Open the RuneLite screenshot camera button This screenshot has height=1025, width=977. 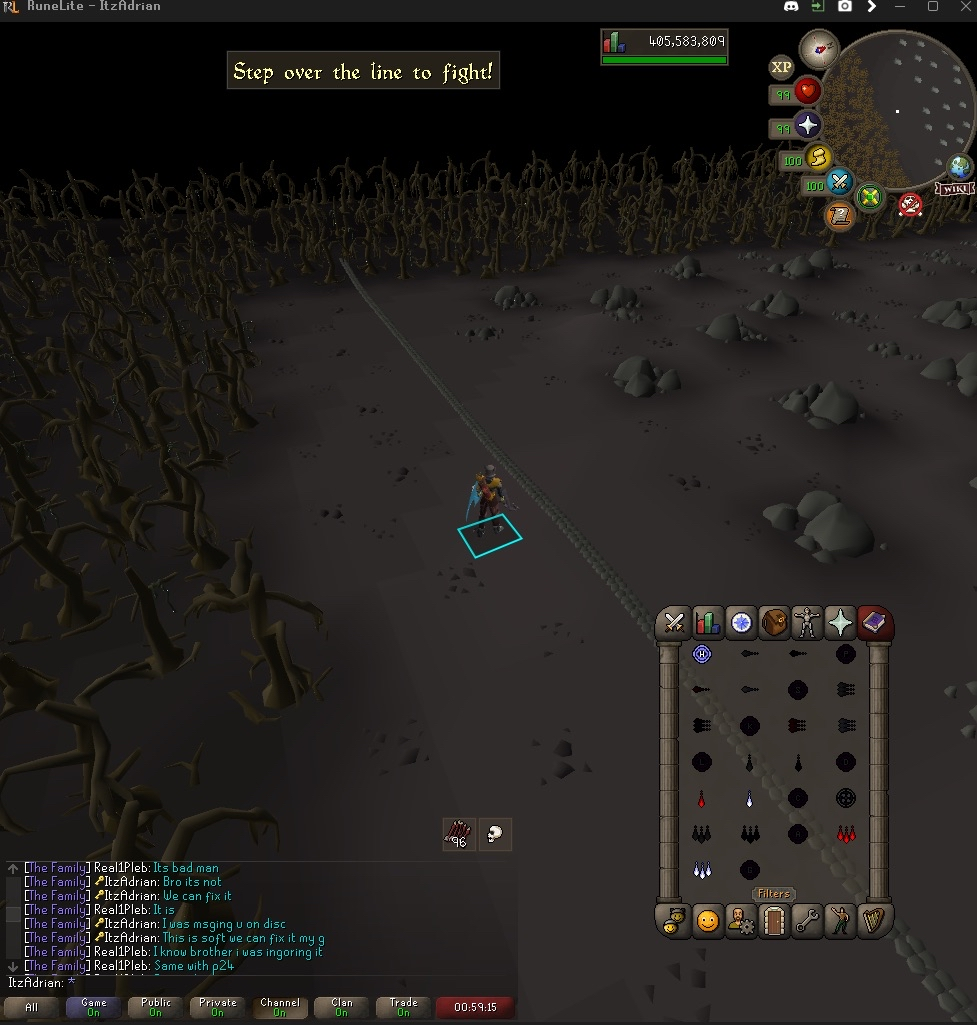pyautogui.click(x=845, y=7)
